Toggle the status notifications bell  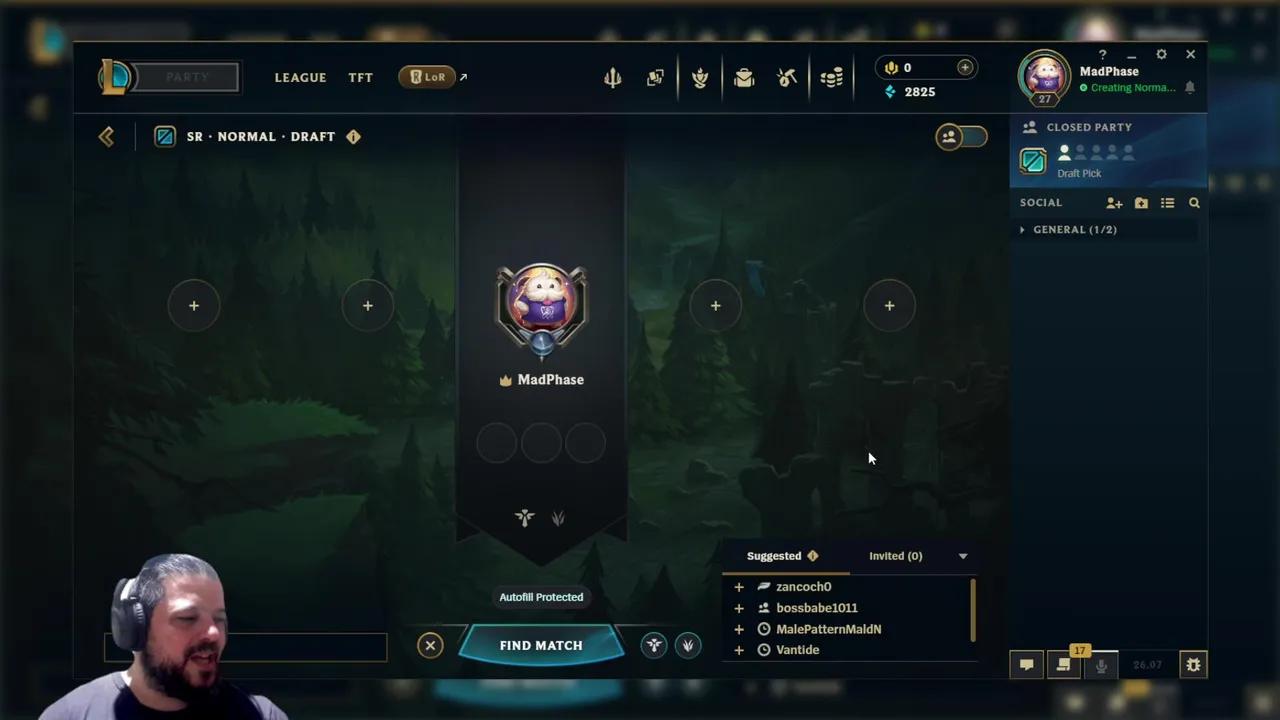pyautogui.click(x=1189, y=87)
